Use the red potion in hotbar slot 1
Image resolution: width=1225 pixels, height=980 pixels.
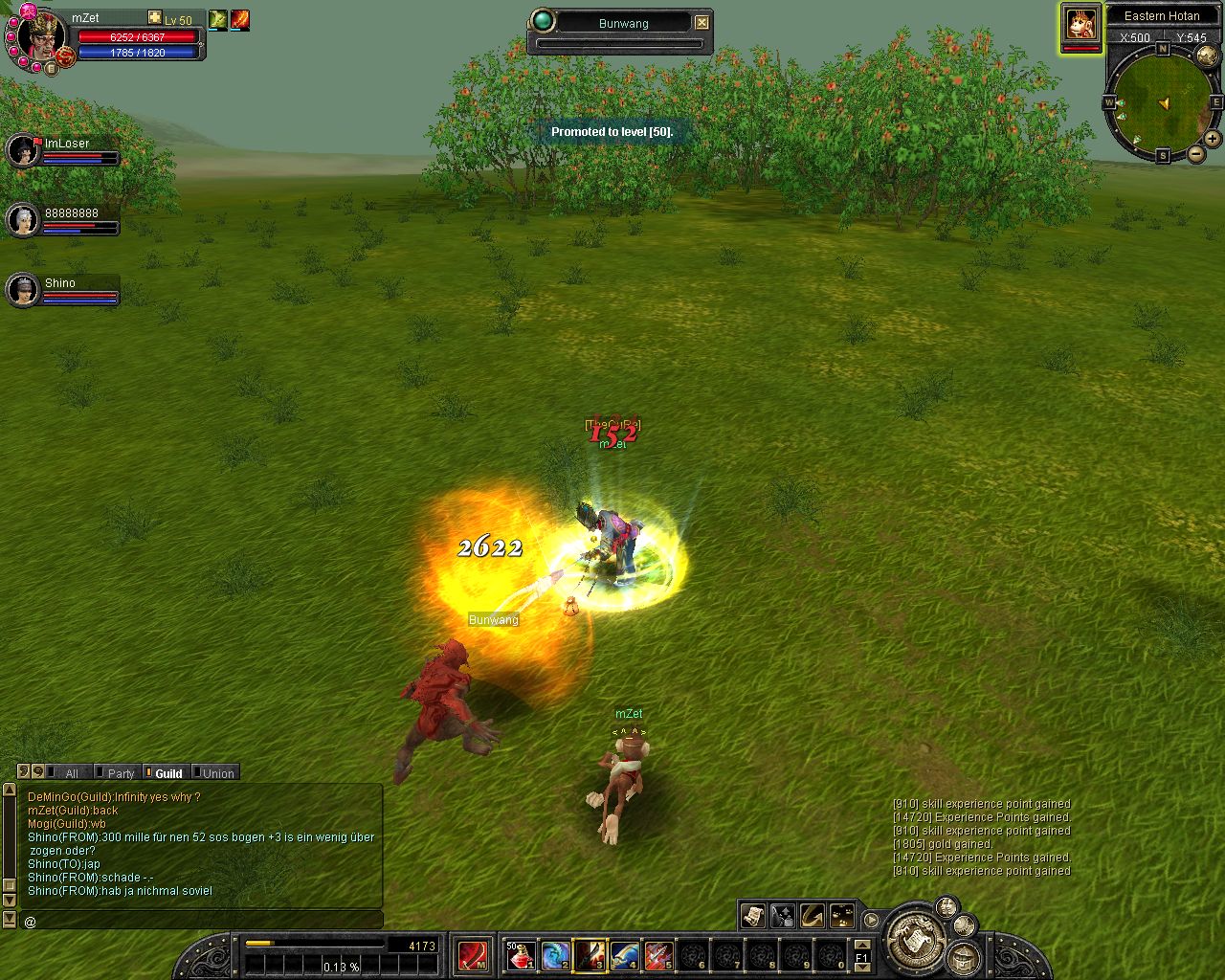tap(520, 954)
